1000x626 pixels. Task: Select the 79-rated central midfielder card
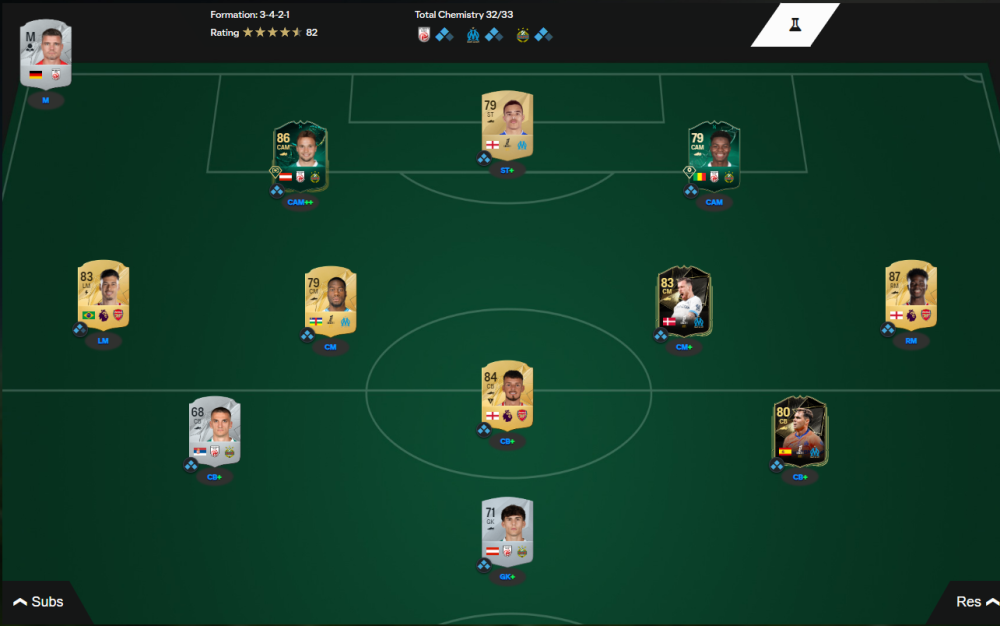pyautogui.click(x=330, y=300)
